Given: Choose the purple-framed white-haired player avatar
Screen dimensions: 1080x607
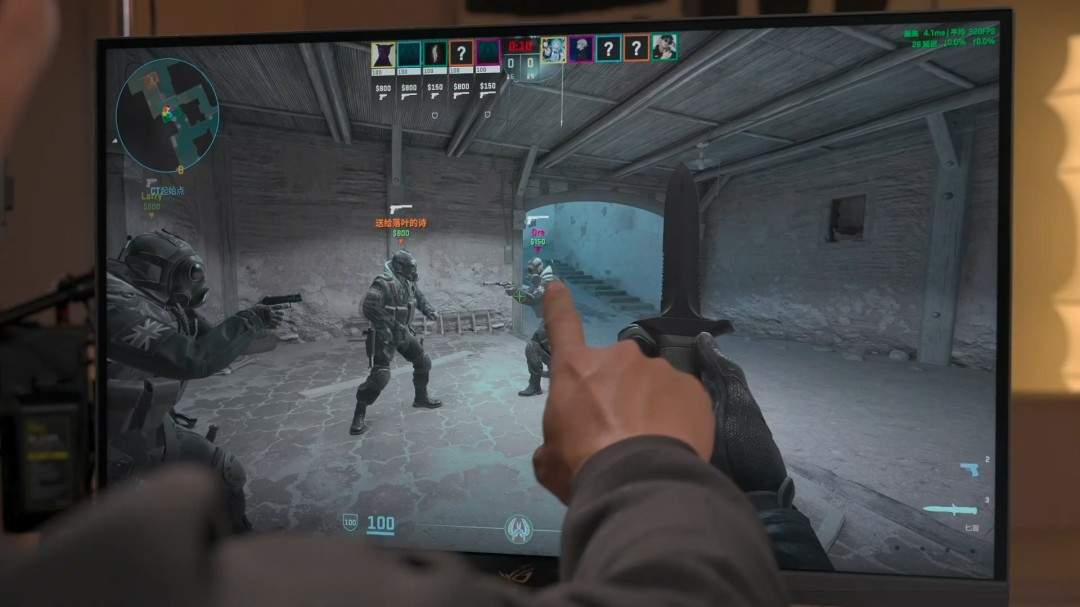Looking at the screenshot, I should click(581, 48).
